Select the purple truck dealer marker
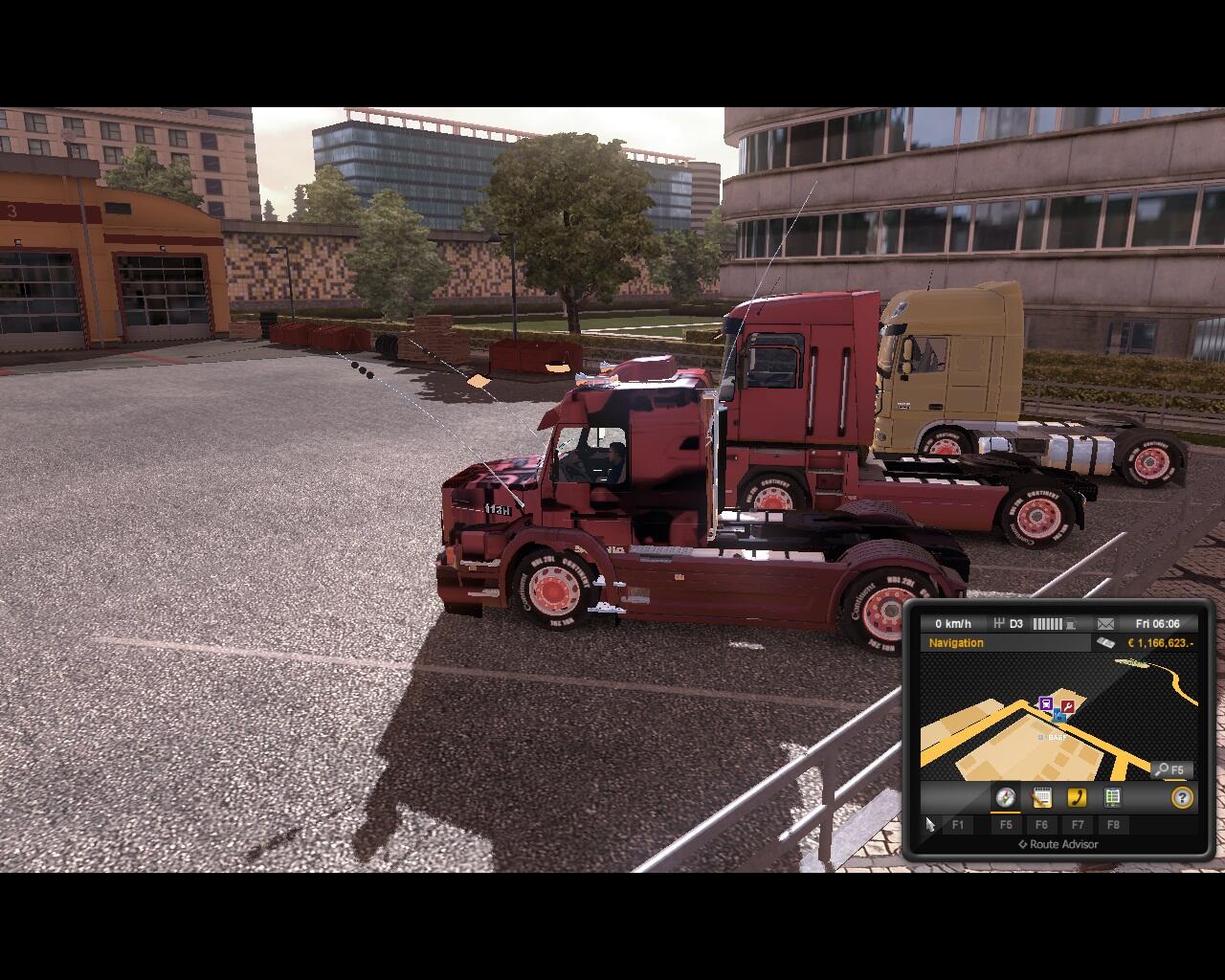This screenshot has height=980, width=1225. [x=1045, y=704]
